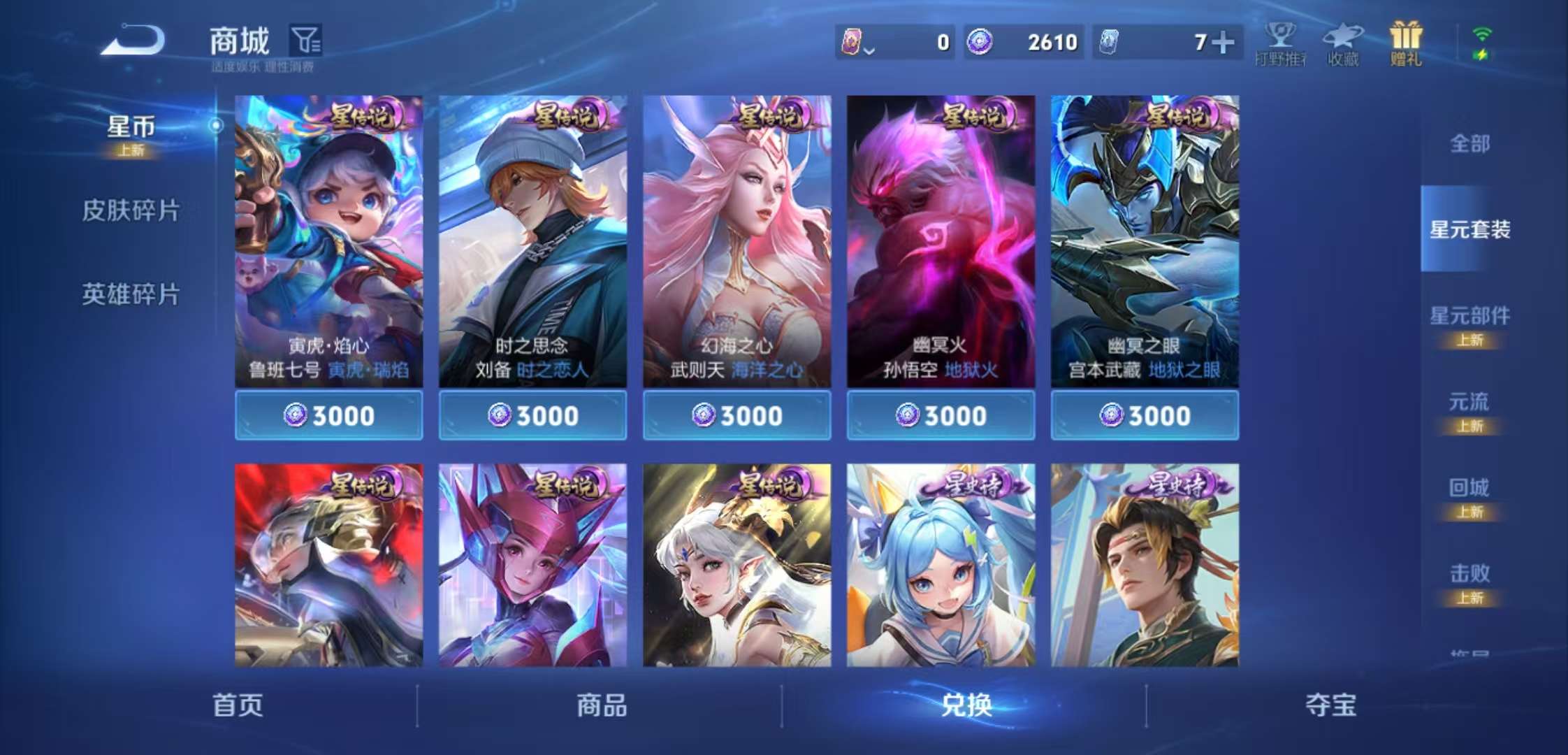The image size is (1568, 755).
Task: Open the 收藏 favorites star icon
Action: 1344,43
